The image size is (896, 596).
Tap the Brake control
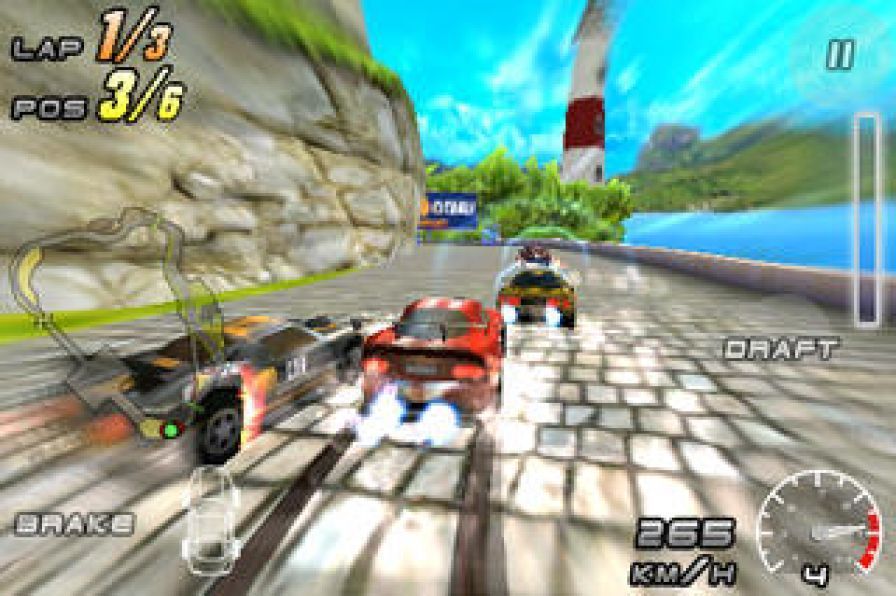[75, 522]
